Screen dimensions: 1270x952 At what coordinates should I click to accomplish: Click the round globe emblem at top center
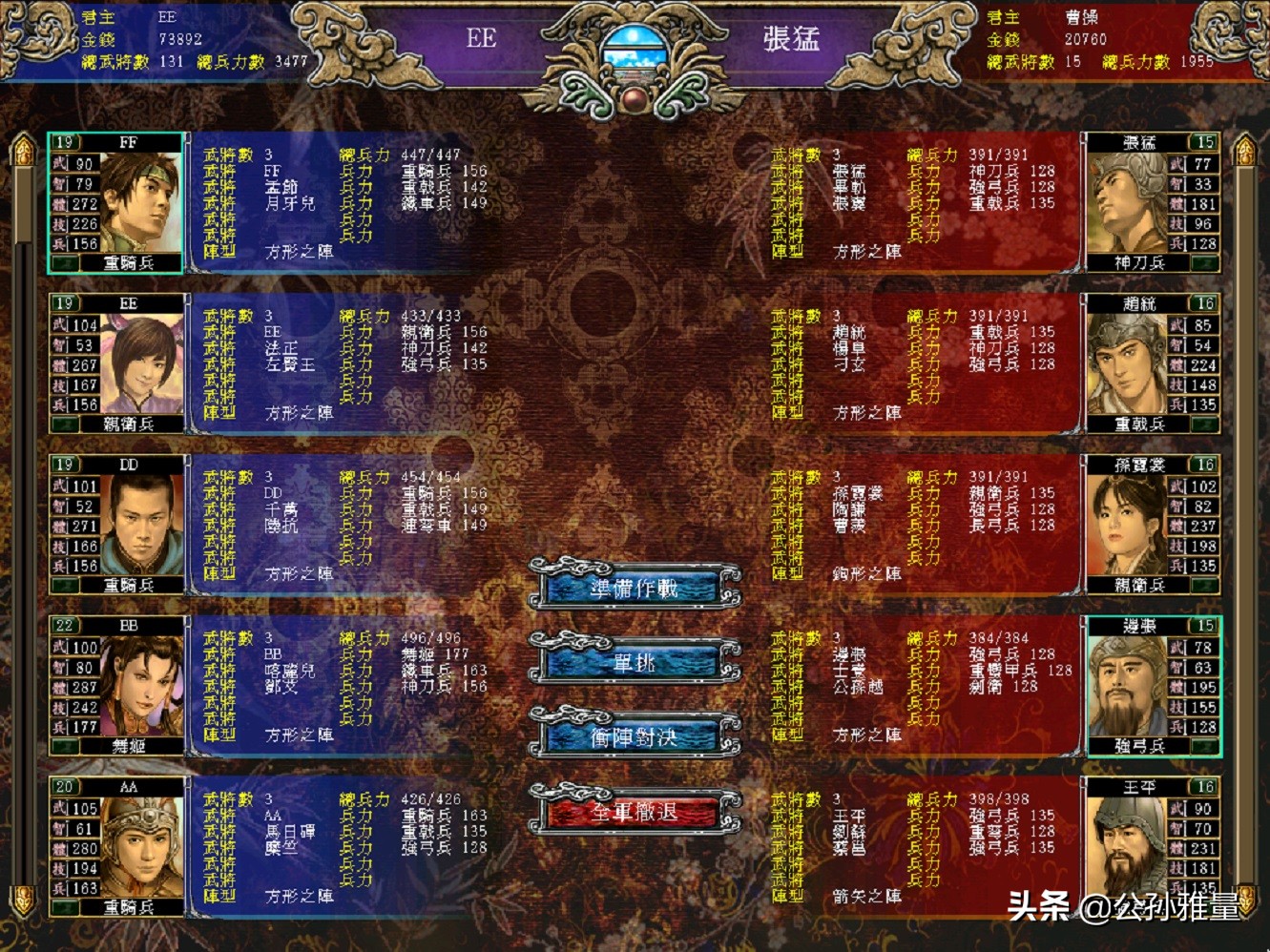[x=634, y=50]
